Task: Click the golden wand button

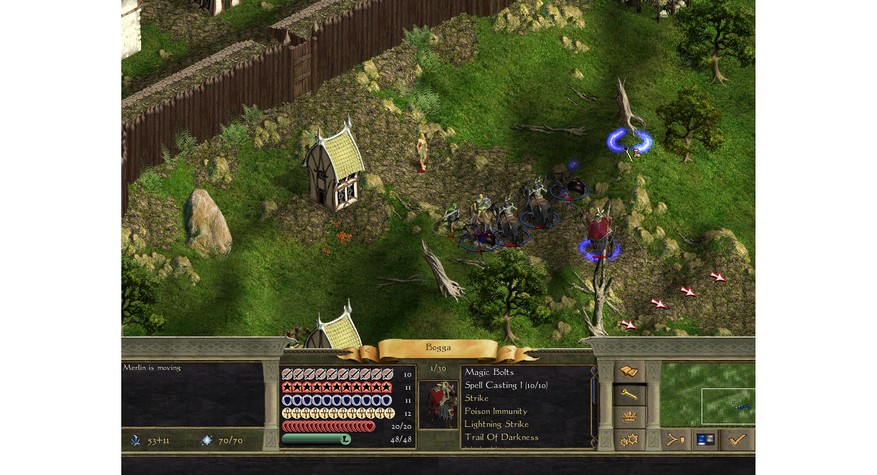Action: click(x=629, y=395)
